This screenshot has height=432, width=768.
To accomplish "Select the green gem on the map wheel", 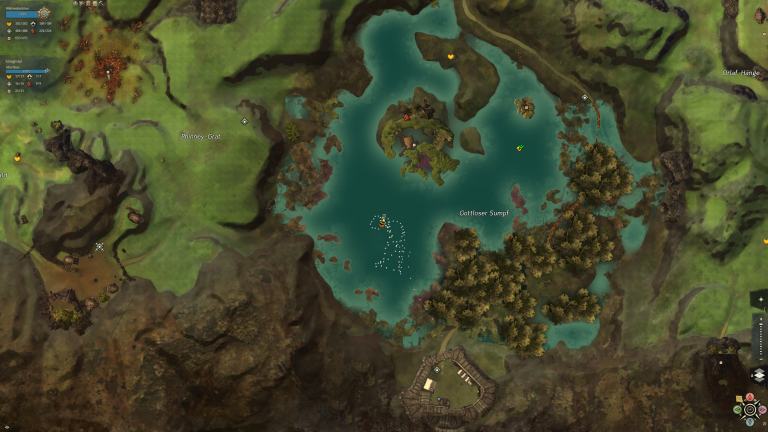I will pyautogui.click(x=737, y=409).
